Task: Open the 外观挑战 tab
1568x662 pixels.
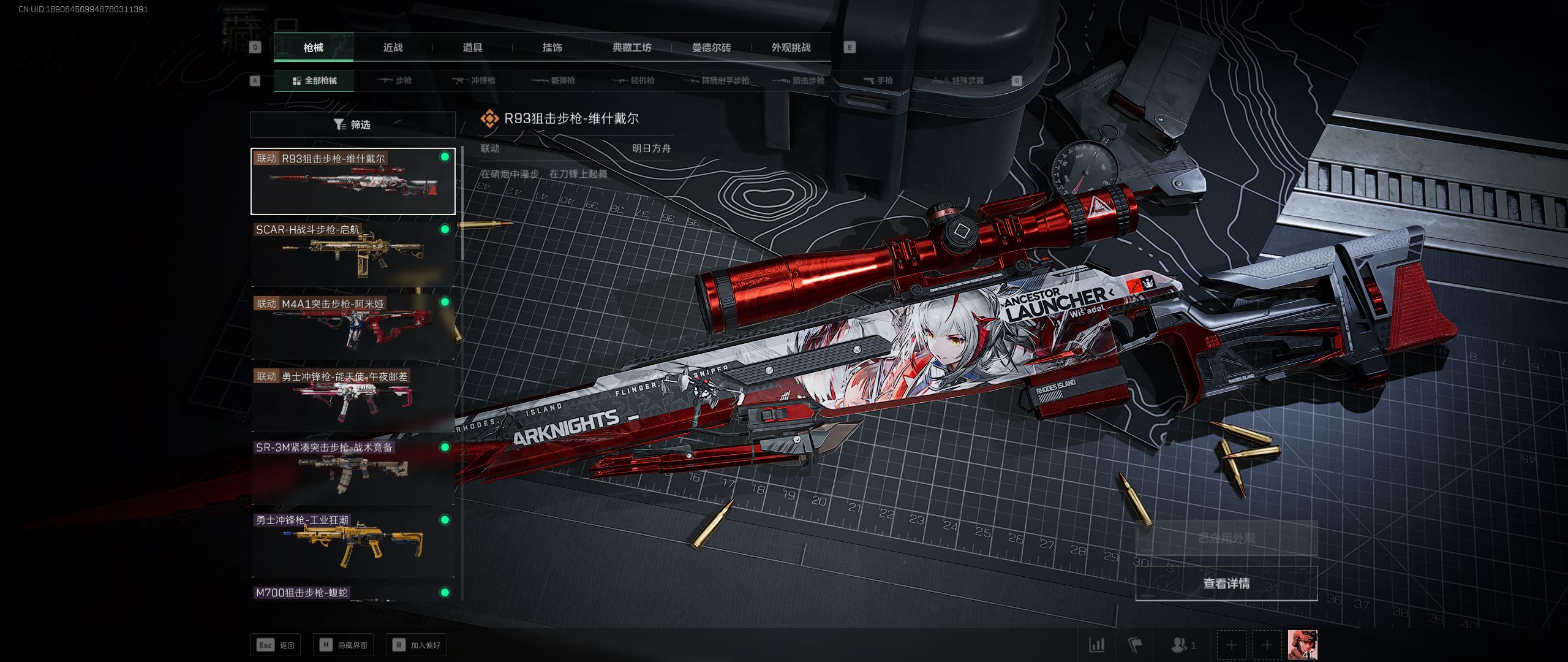Action: pos(791,48)
